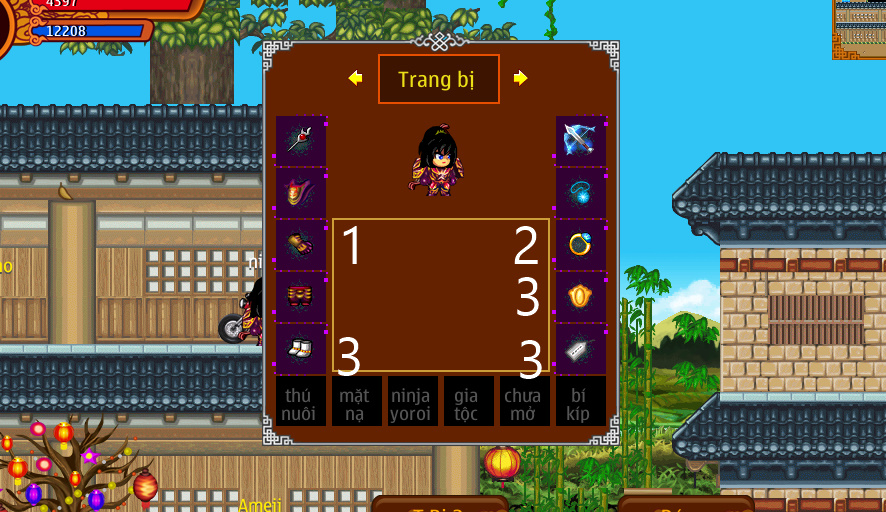Screen dimensions: 886x512
Task: Select the white shoes equipment slot
Action: (300, 348)
